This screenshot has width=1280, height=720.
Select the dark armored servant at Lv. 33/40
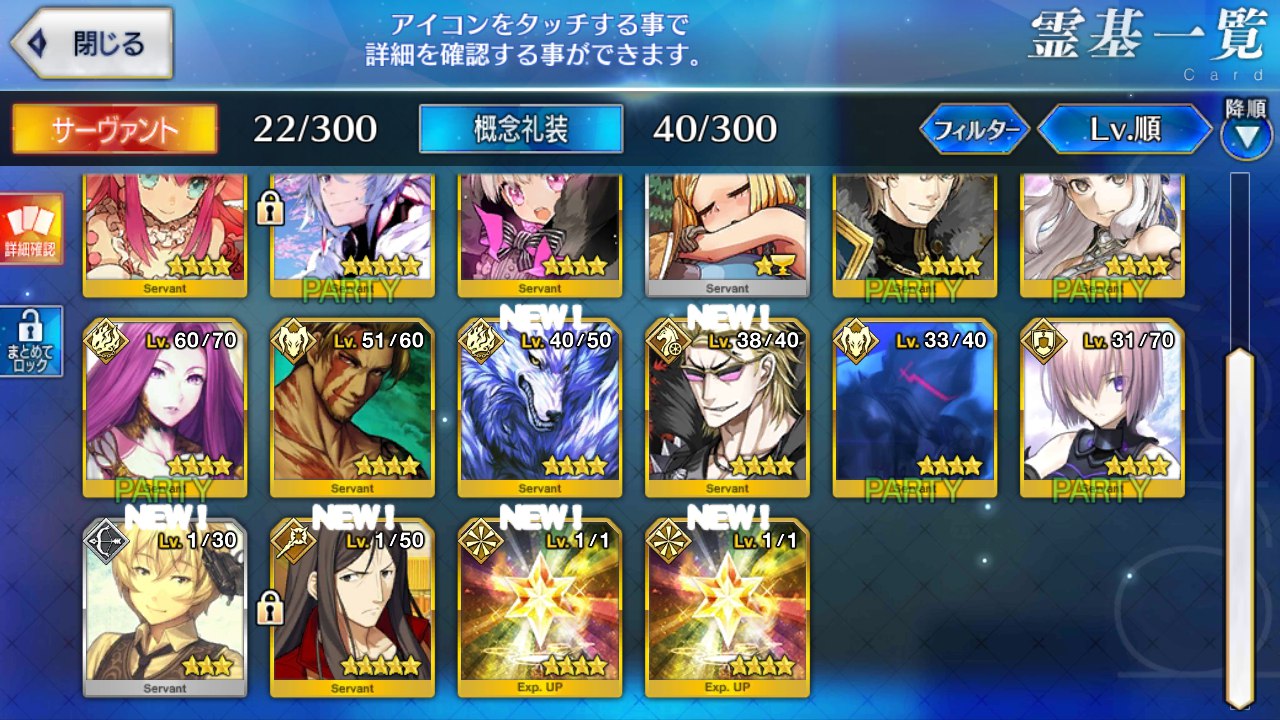pos(914,408)
